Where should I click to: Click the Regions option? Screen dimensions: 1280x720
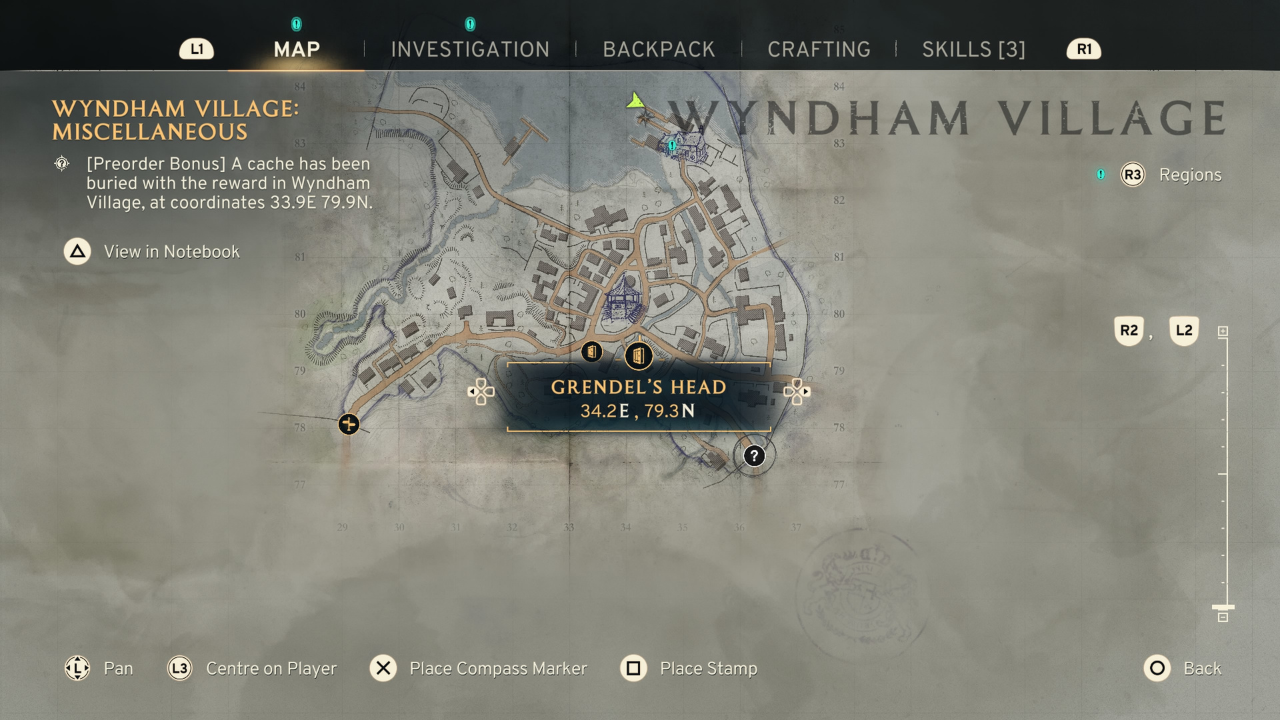(x=1189, y=175)
